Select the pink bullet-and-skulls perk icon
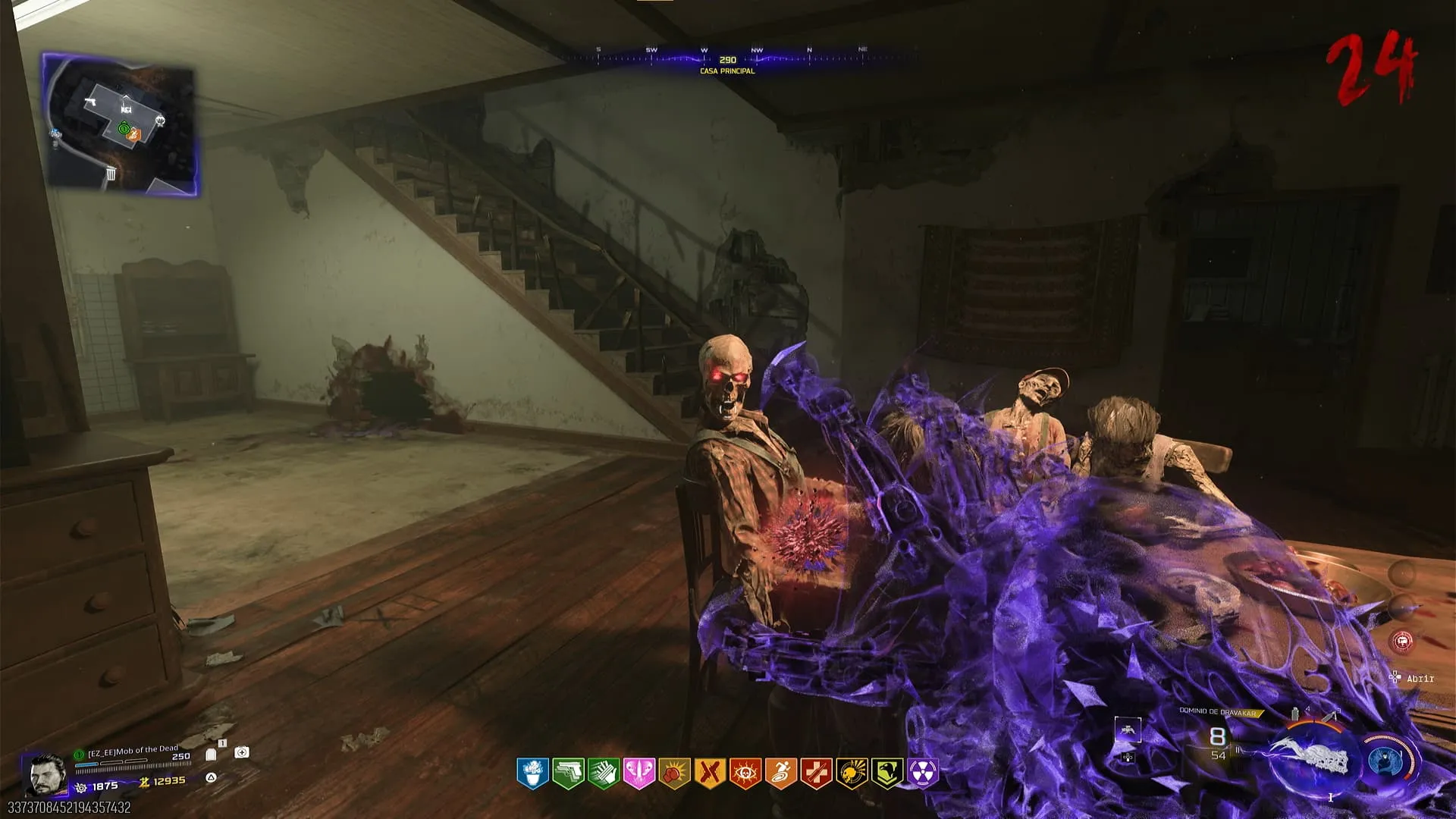Viewport: 1456px width, 819px height. point(639,773)
